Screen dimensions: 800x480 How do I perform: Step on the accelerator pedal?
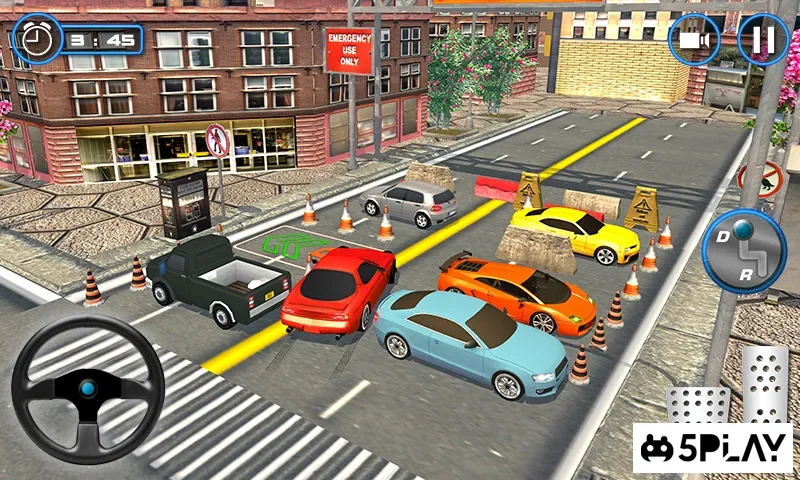pos(765,383)
